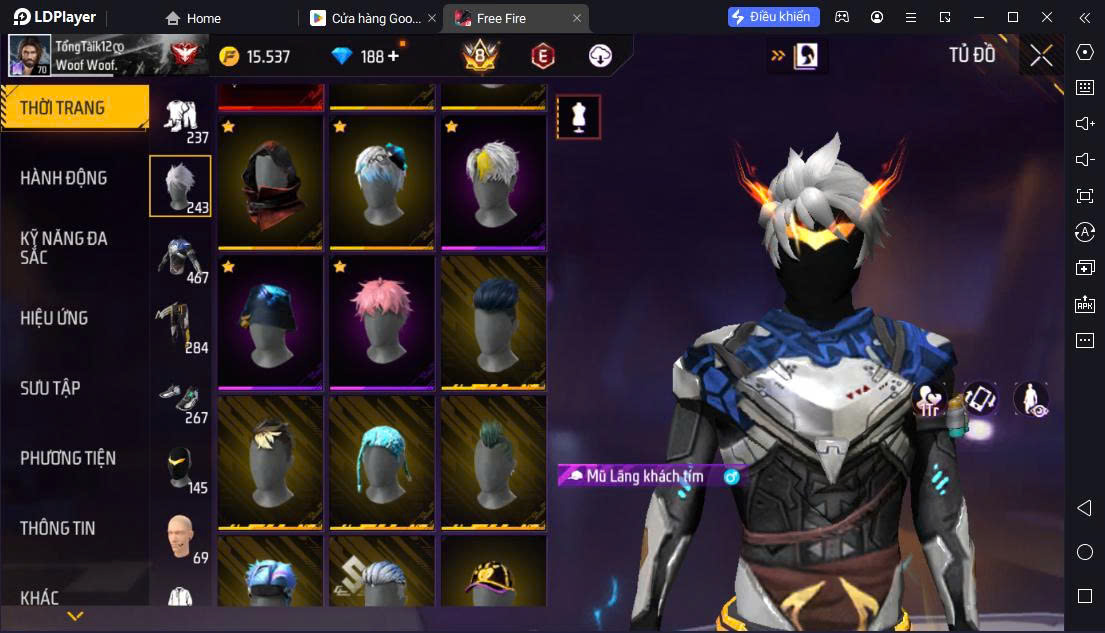Select the cyan wavy hair item
The width and height of the screenshot is (1105, 633).
(x=381, y=462)
